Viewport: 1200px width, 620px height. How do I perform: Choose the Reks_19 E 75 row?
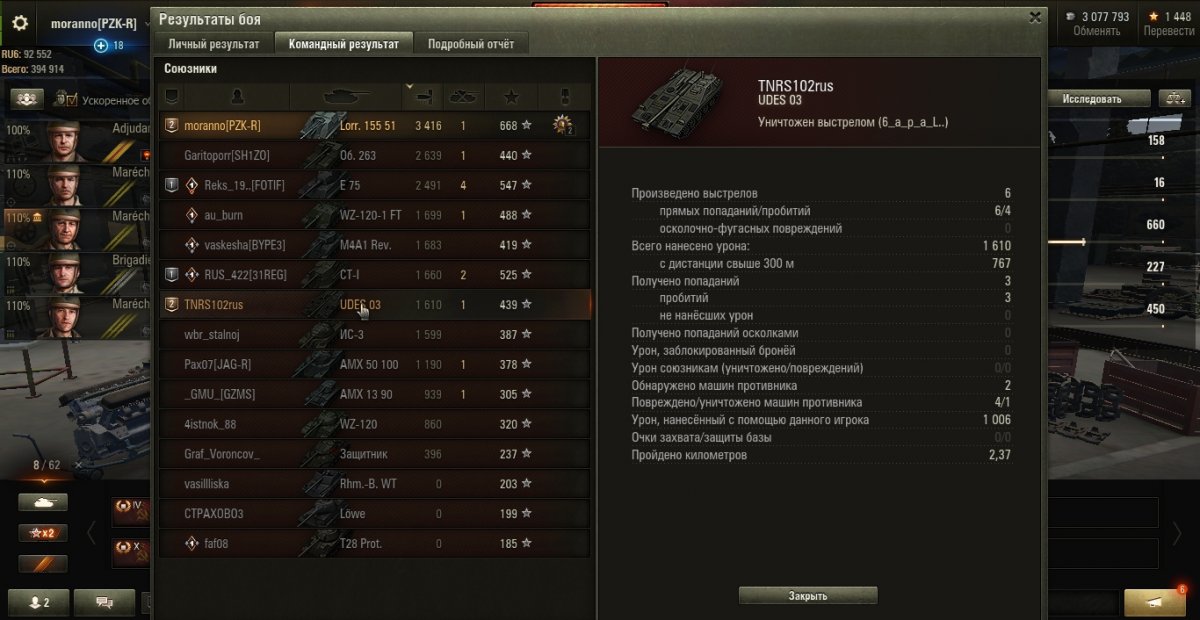[x=375, y=186]
